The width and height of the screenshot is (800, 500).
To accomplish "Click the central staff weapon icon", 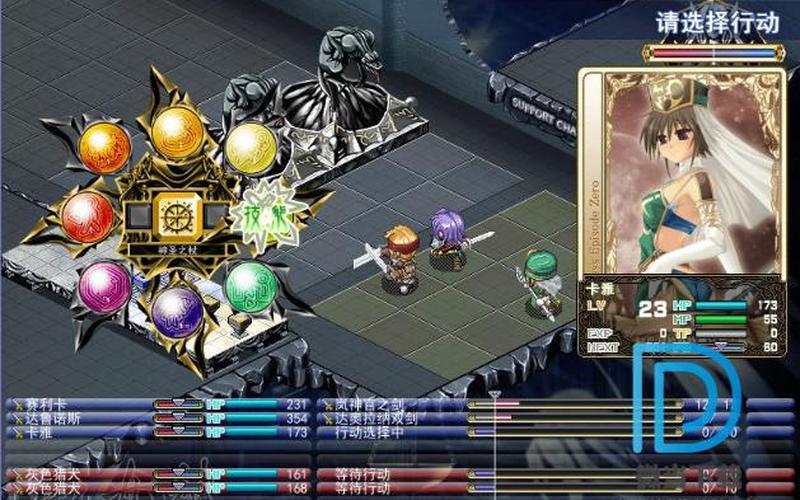I will tap(172, 214).
